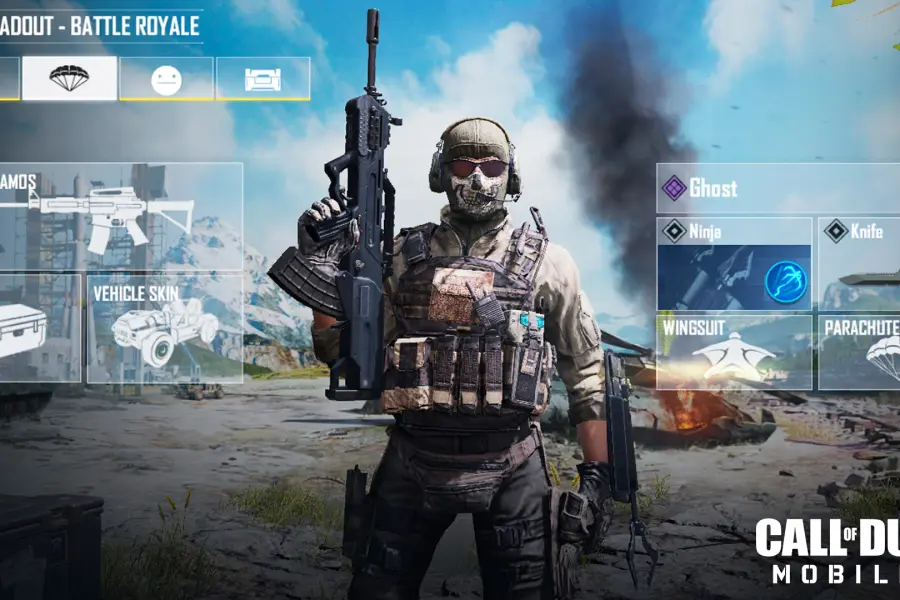Open the Parachute skin slot
This screenshot has width=900, height=600.
point(859,352)
